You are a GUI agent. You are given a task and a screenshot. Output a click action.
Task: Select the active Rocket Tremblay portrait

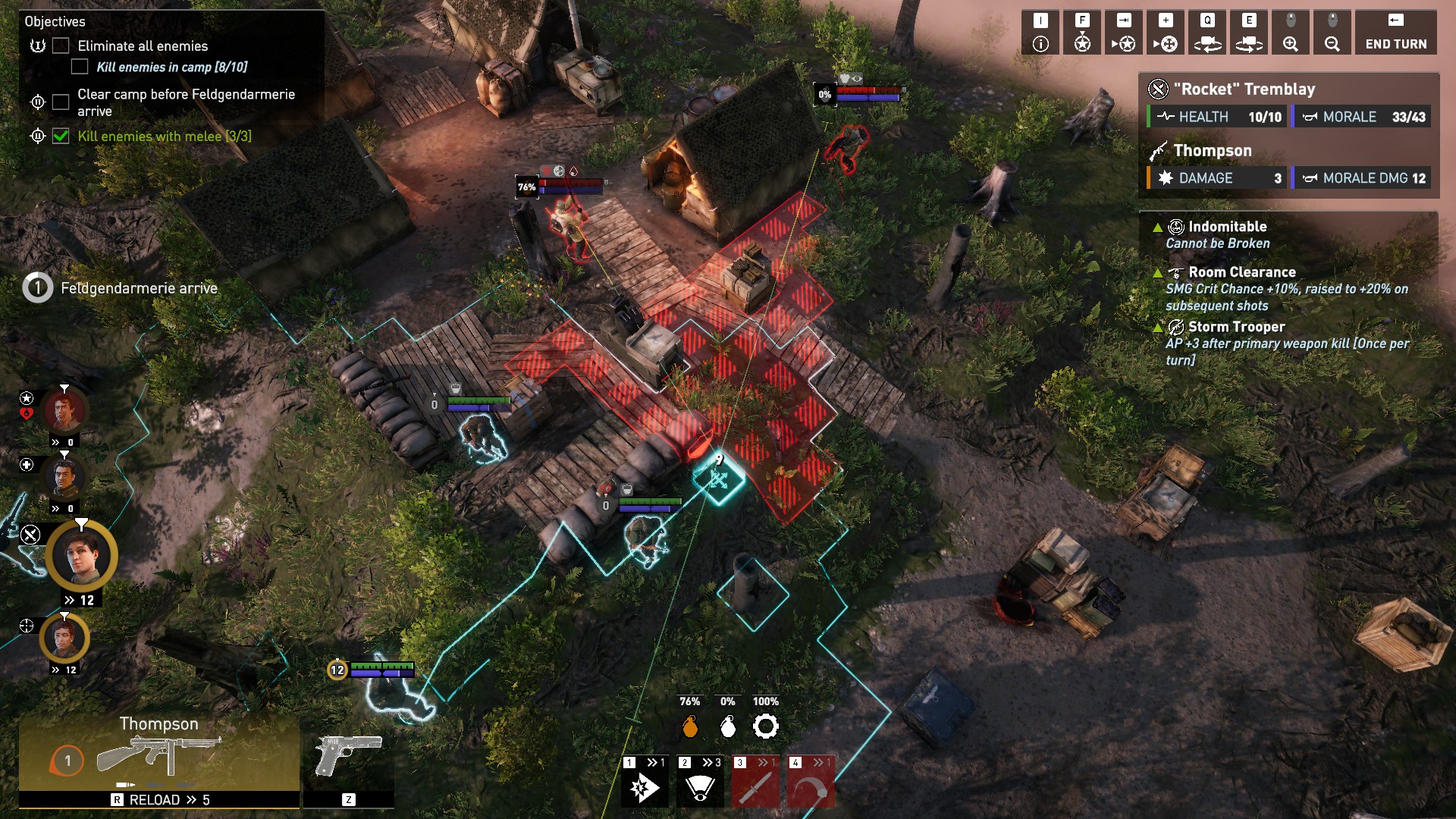(81, 555)
